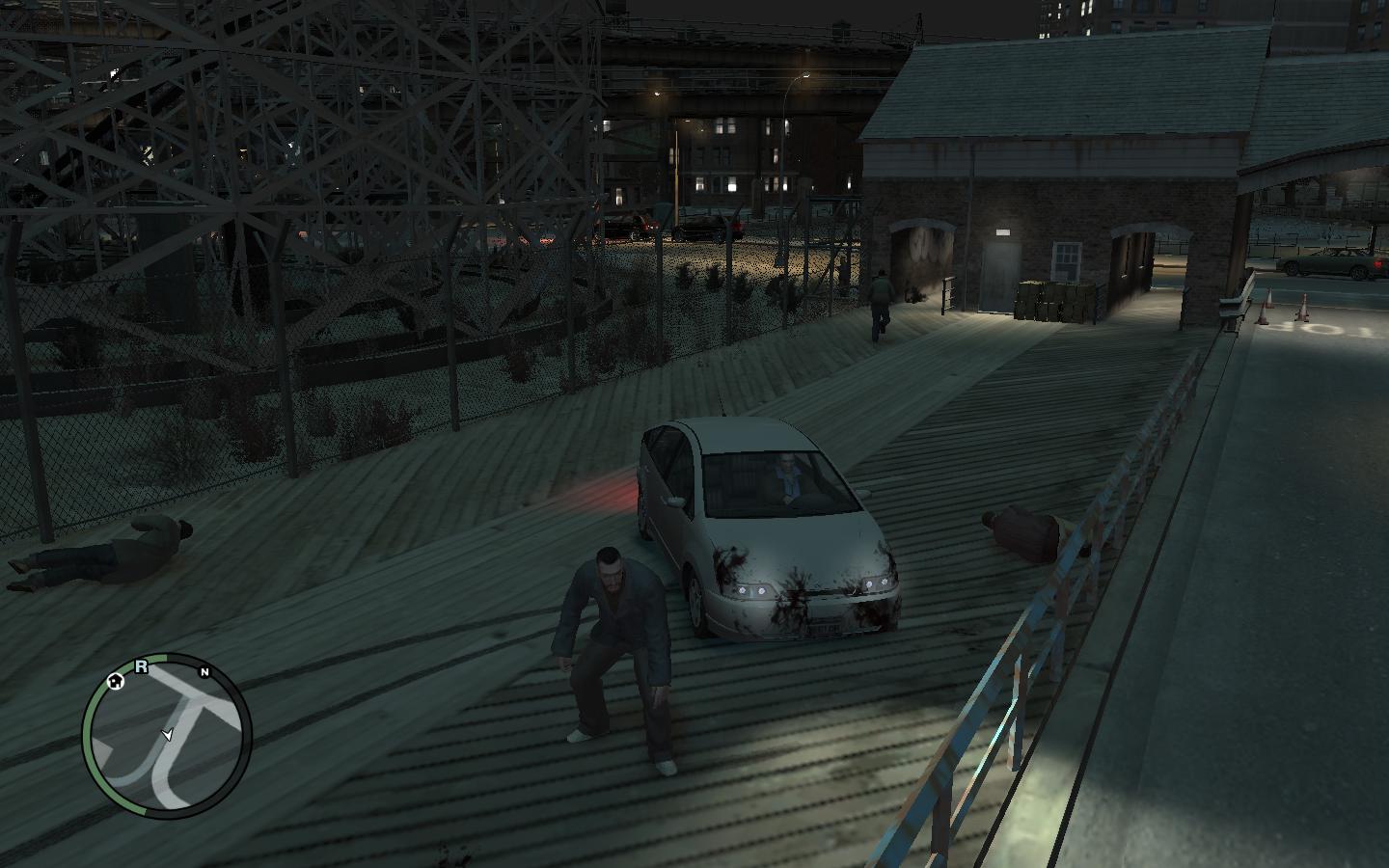This screenshot has height=868, width=1389.
Task: Click the circular radar minimap
Action: point(168,738)
